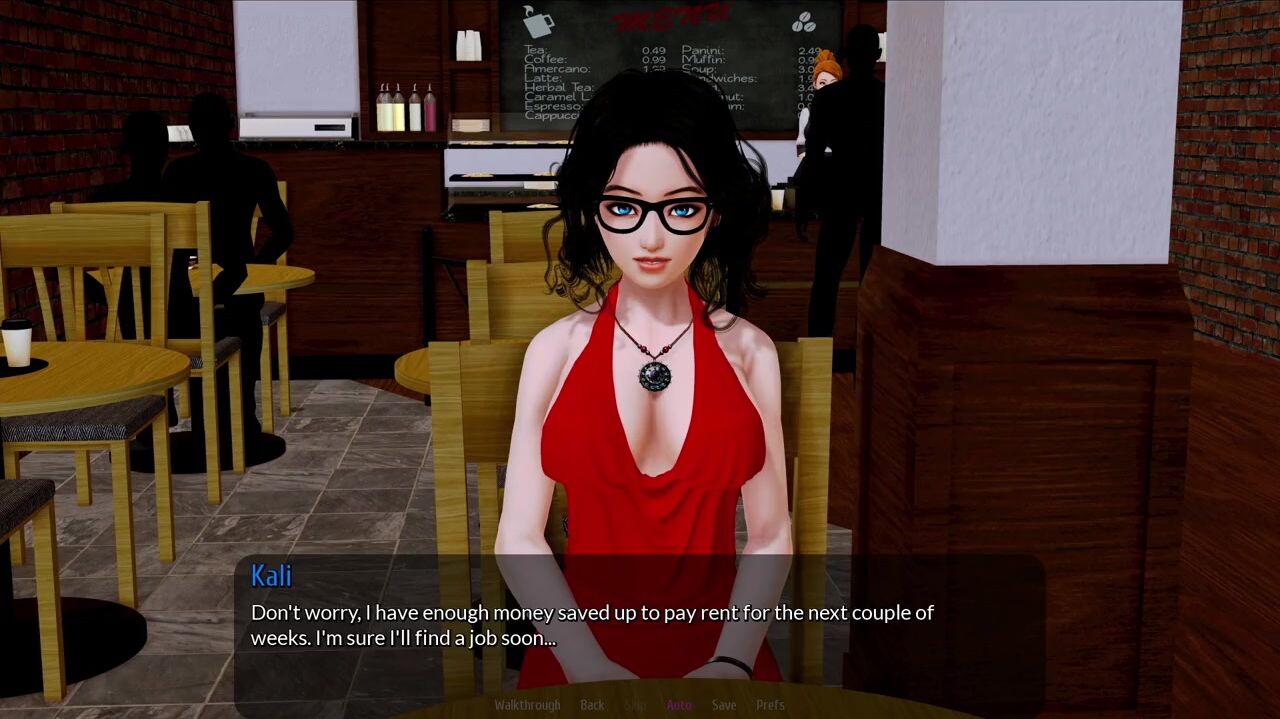
Task: Open the Walkthrough from the quick menu
Action: [527, 705]
